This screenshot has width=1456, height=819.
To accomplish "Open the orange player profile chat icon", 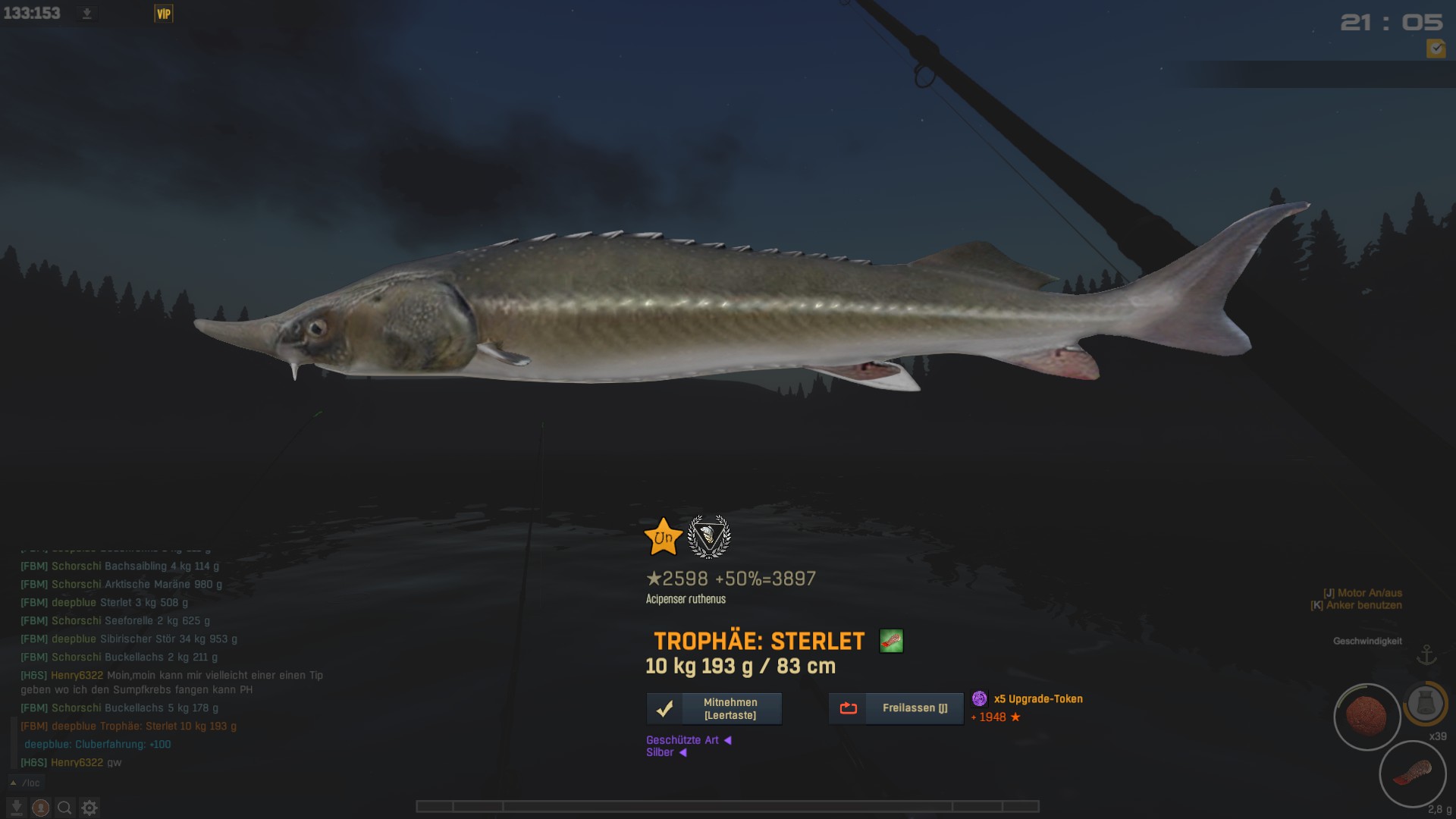I will tap(41, 808).
